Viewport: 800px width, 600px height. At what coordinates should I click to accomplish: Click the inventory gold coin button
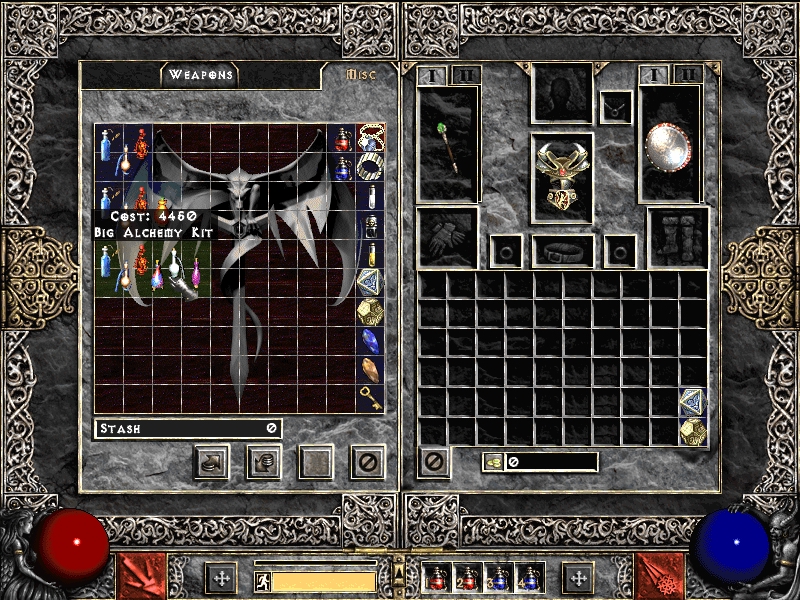point(494,462)
